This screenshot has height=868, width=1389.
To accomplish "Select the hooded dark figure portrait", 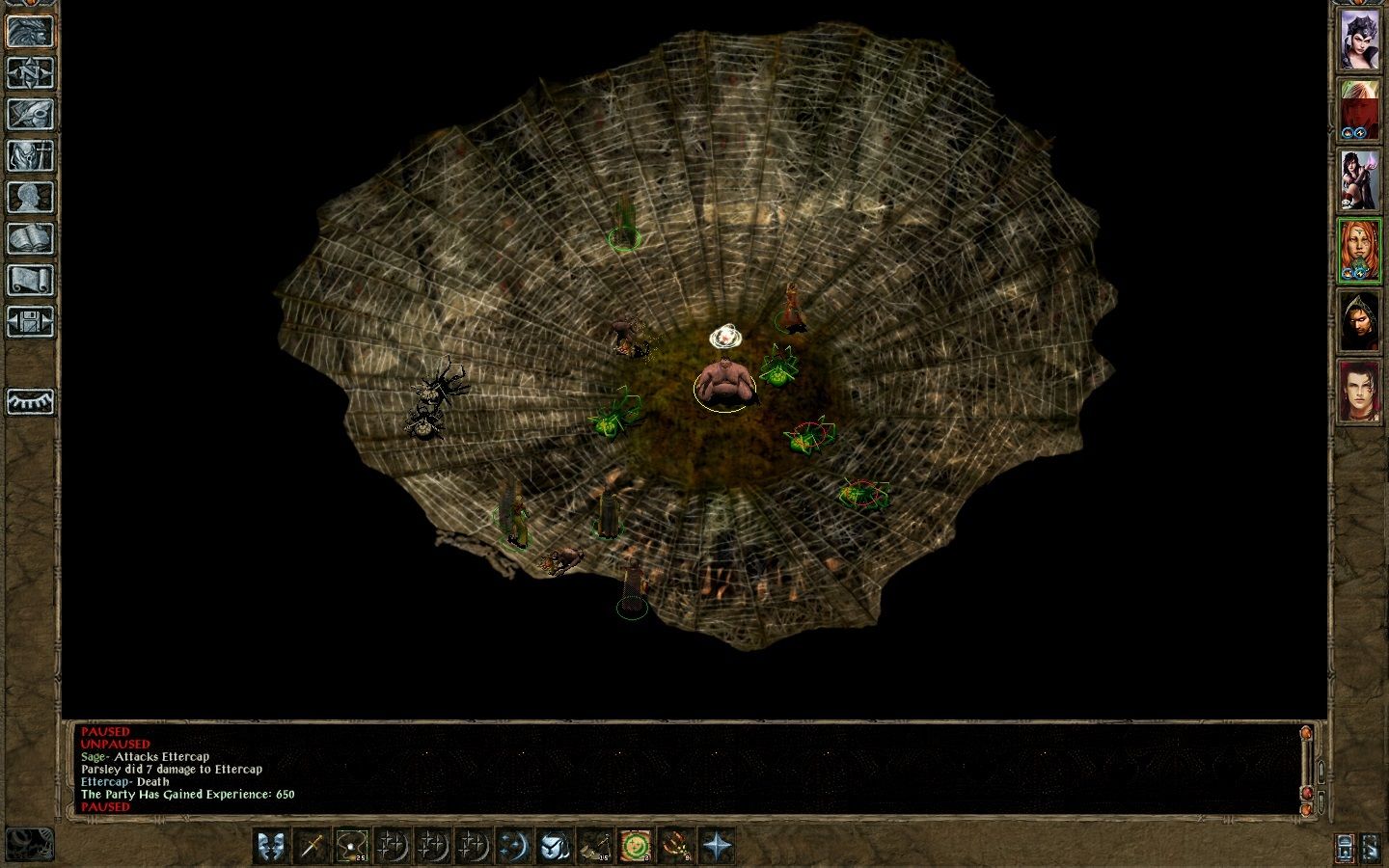I will click(x=1359, y=321).
